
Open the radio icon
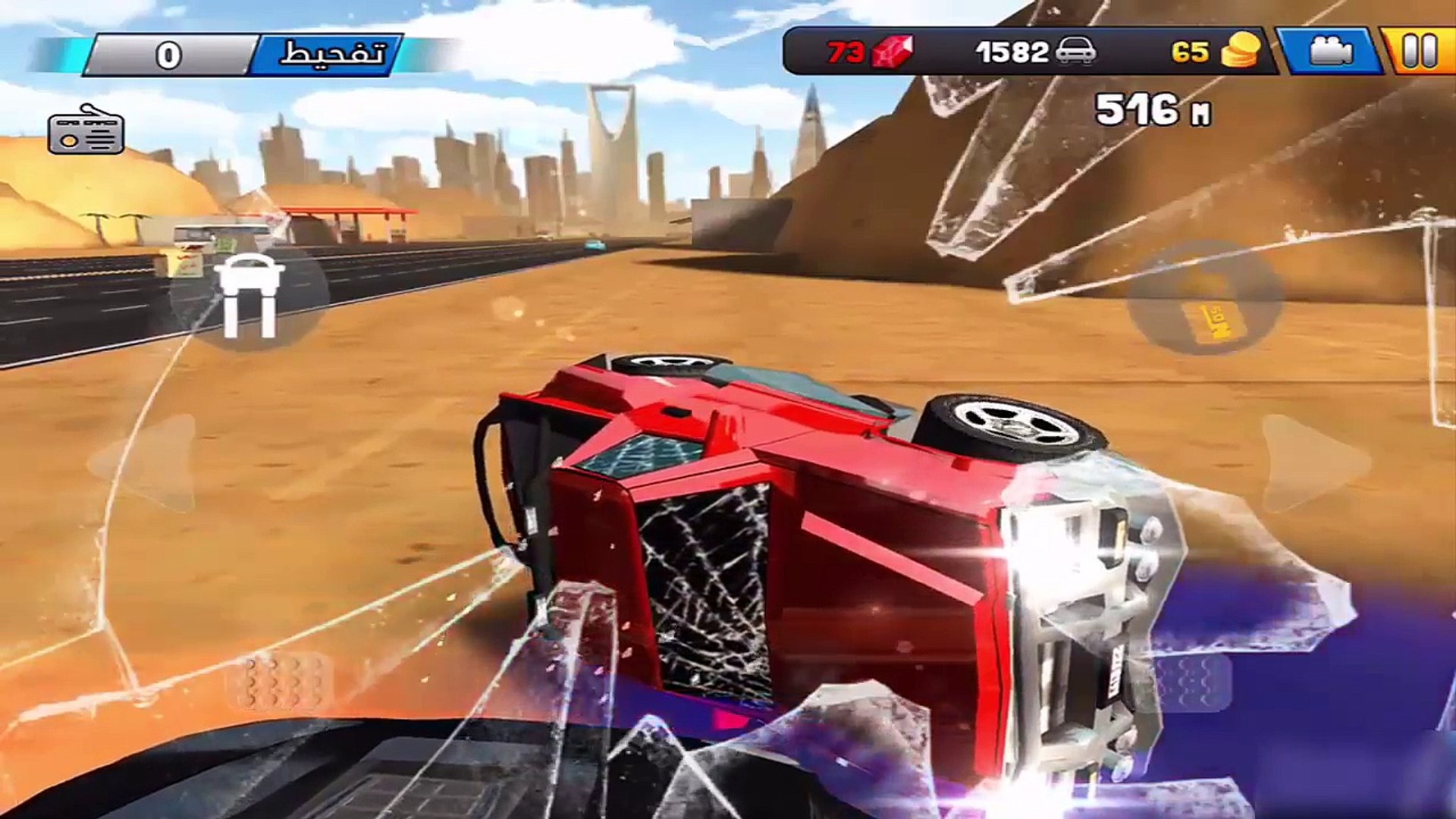pyautogui.click(x=86, y=130)
